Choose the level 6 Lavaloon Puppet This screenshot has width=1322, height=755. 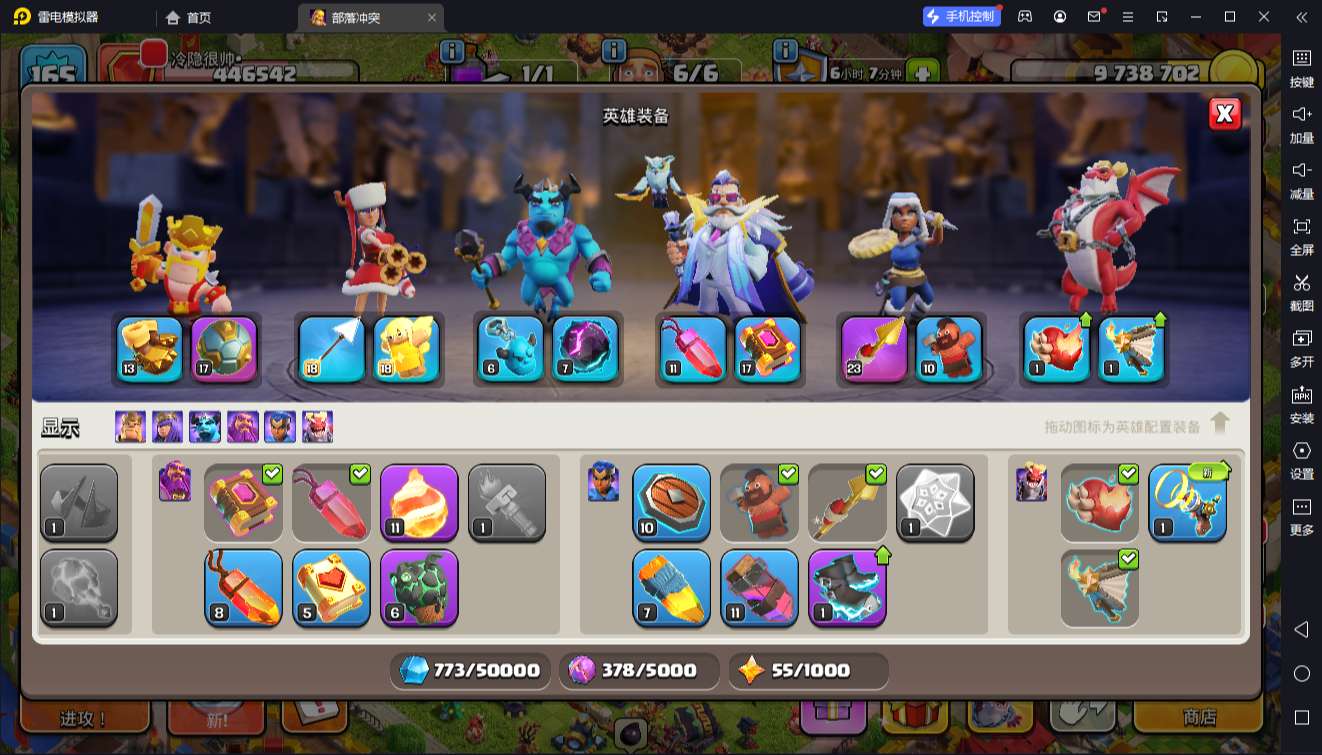coord(419,588)
